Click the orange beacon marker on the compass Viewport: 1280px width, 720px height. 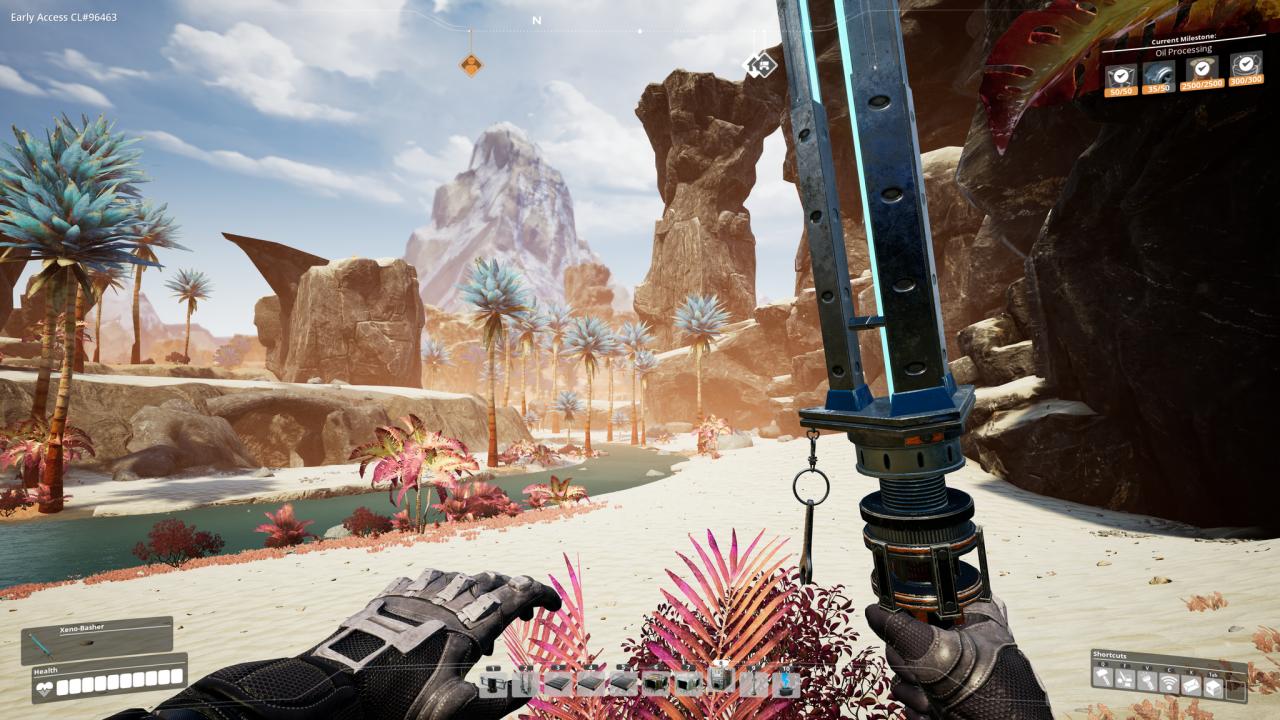472,65
